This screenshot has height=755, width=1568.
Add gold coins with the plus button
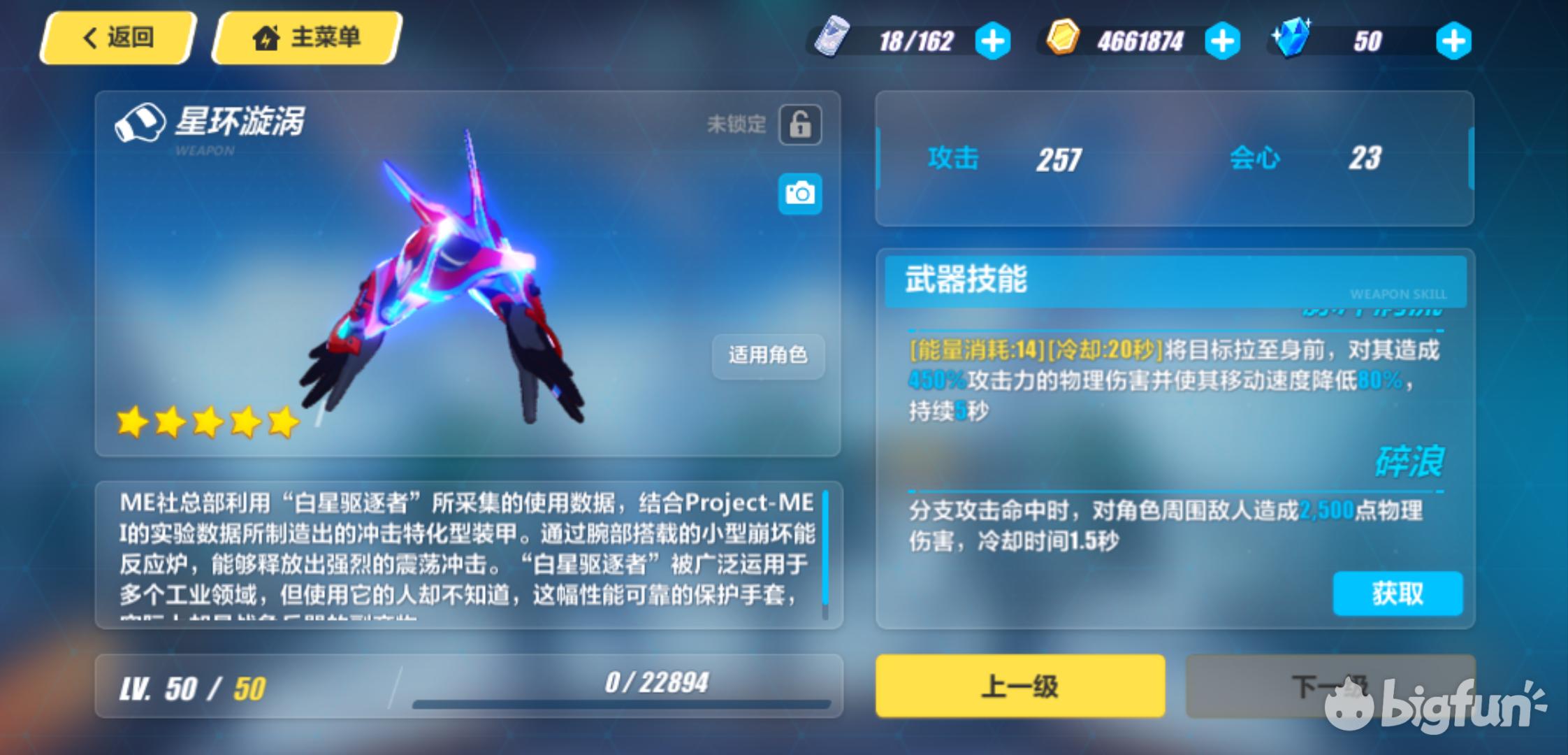(1222, 41)
